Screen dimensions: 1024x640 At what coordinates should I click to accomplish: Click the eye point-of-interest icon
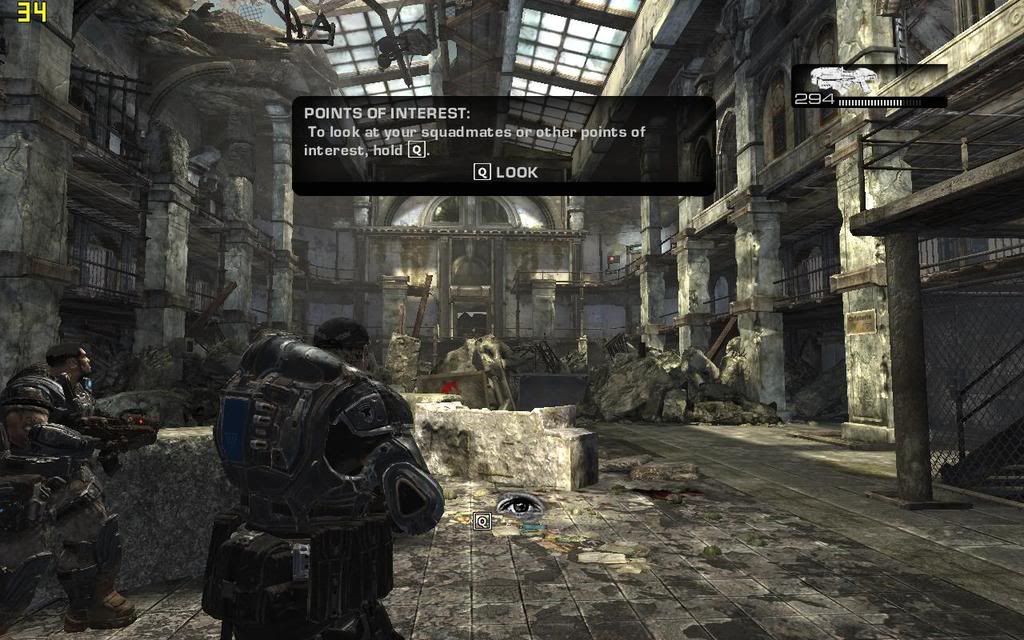point(518,504)
